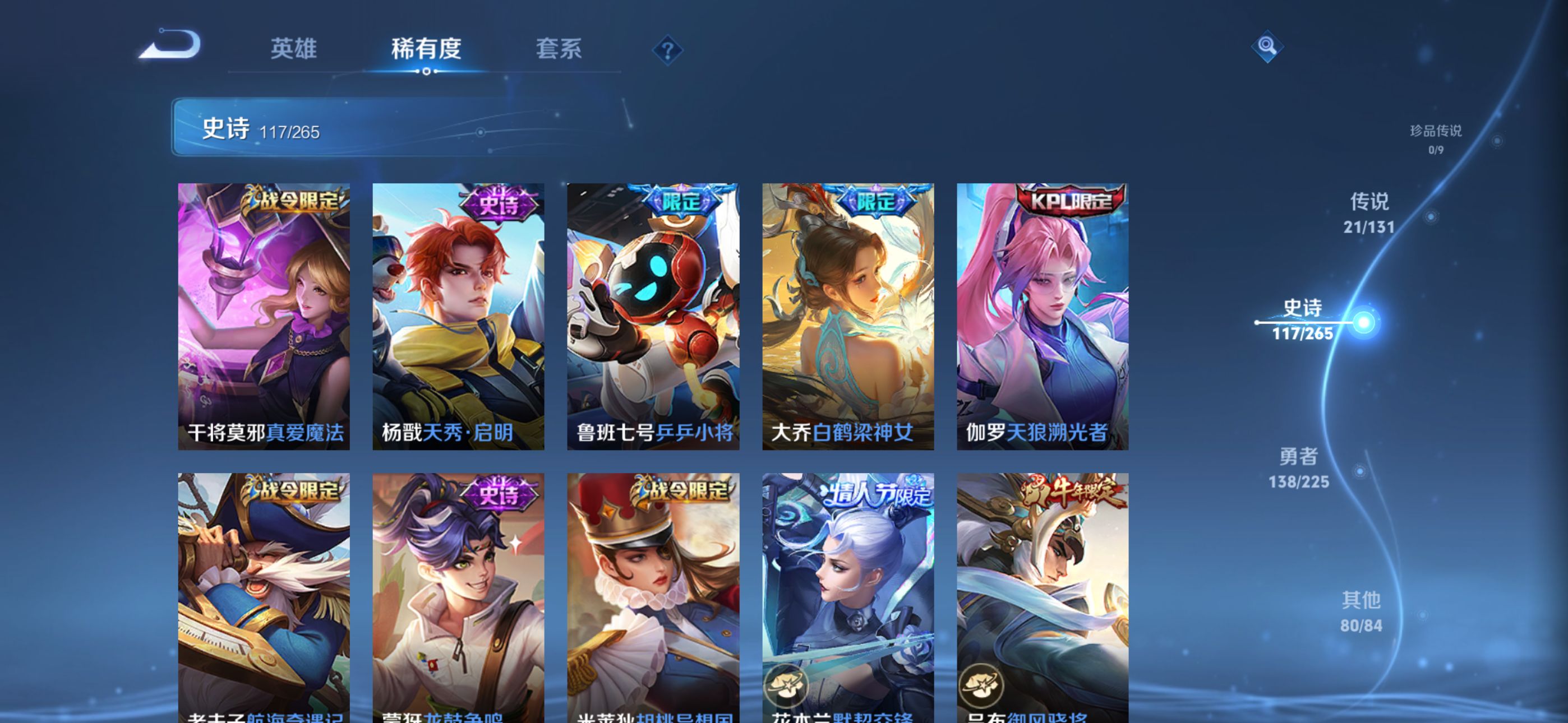This screenshot has height=723, width=1568.
Task: Show the 其他 skin category
Action: [1361, 611]
